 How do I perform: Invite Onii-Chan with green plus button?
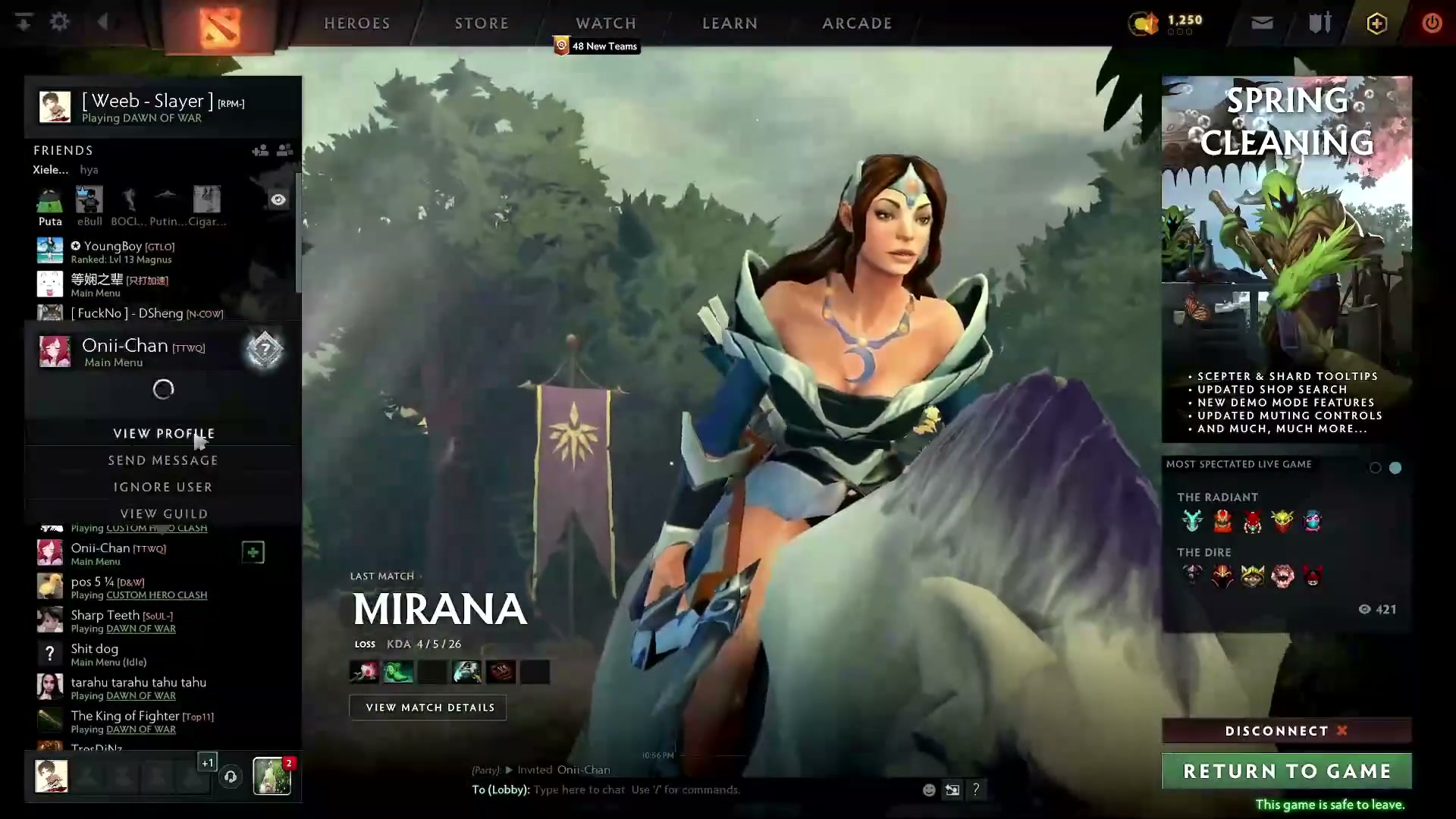coord(253,552)
